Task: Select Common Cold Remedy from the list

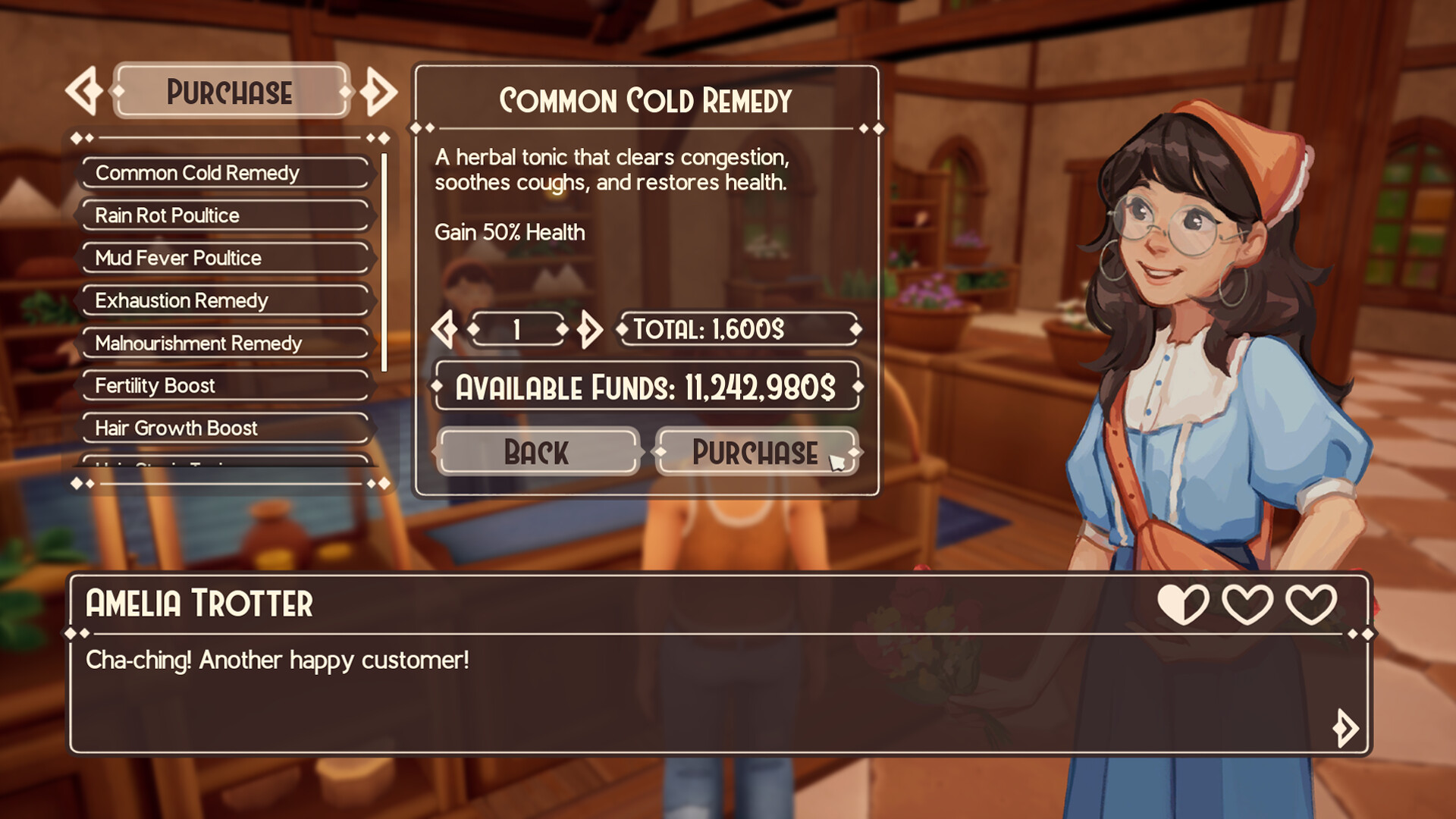Action: click(224, 173)
